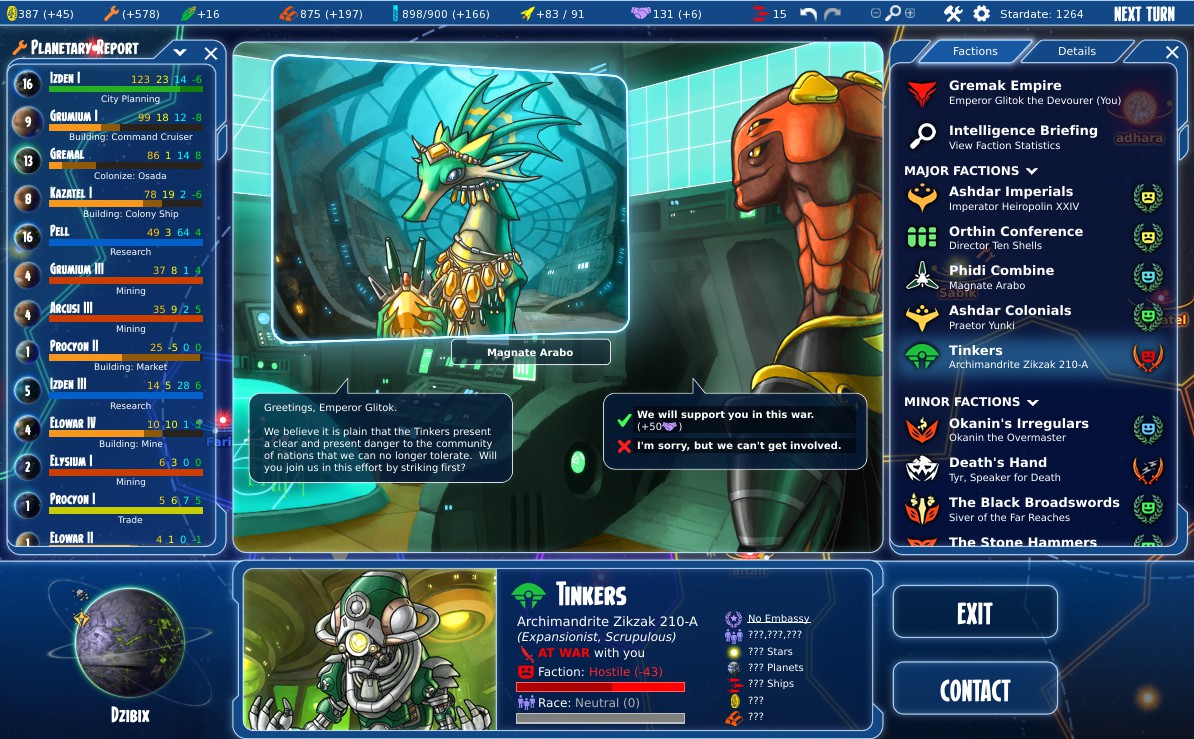Click the No Embassy link
Screen dimensions: 1194x739
point(778,619)
